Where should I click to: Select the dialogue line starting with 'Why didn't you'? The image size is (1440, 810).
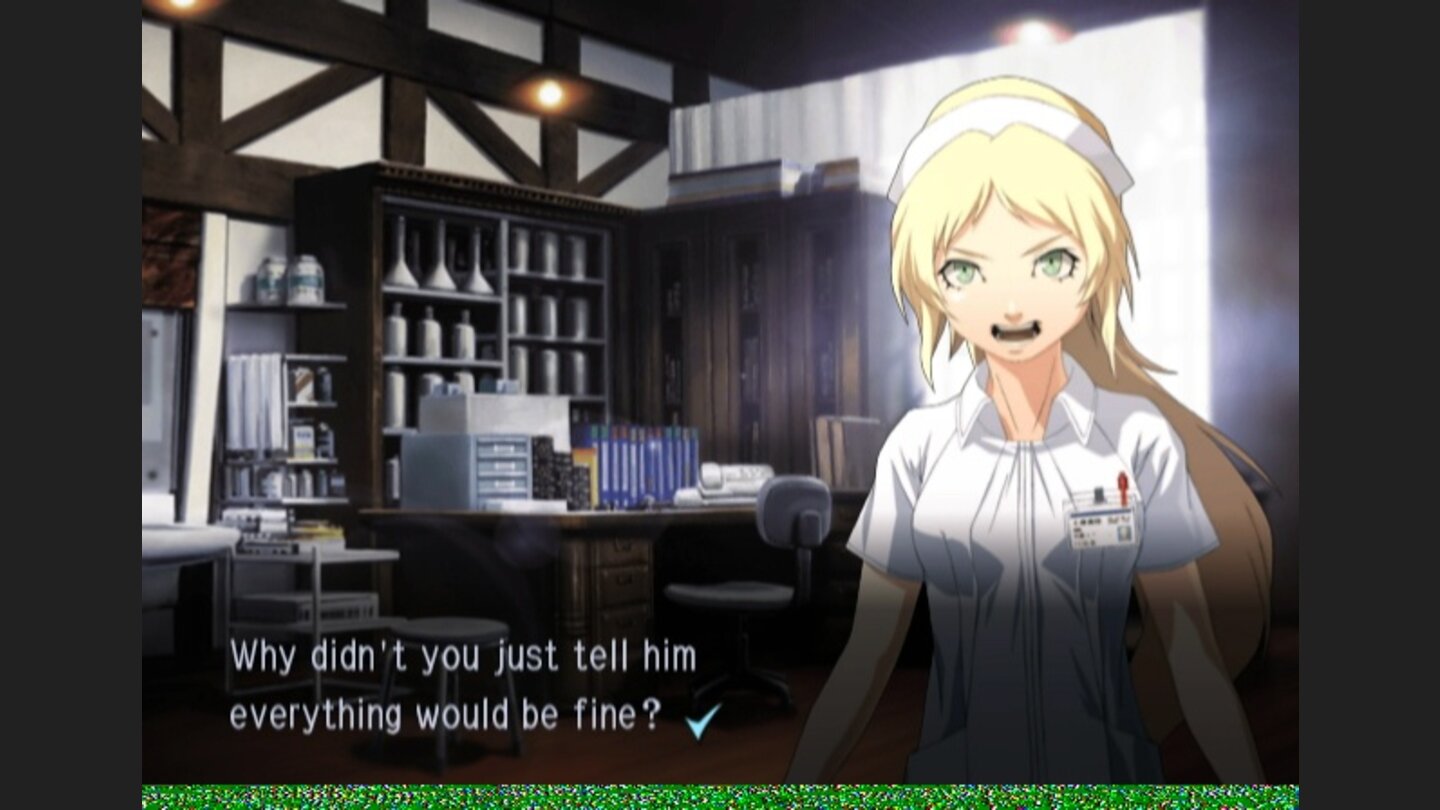(463, 655)
